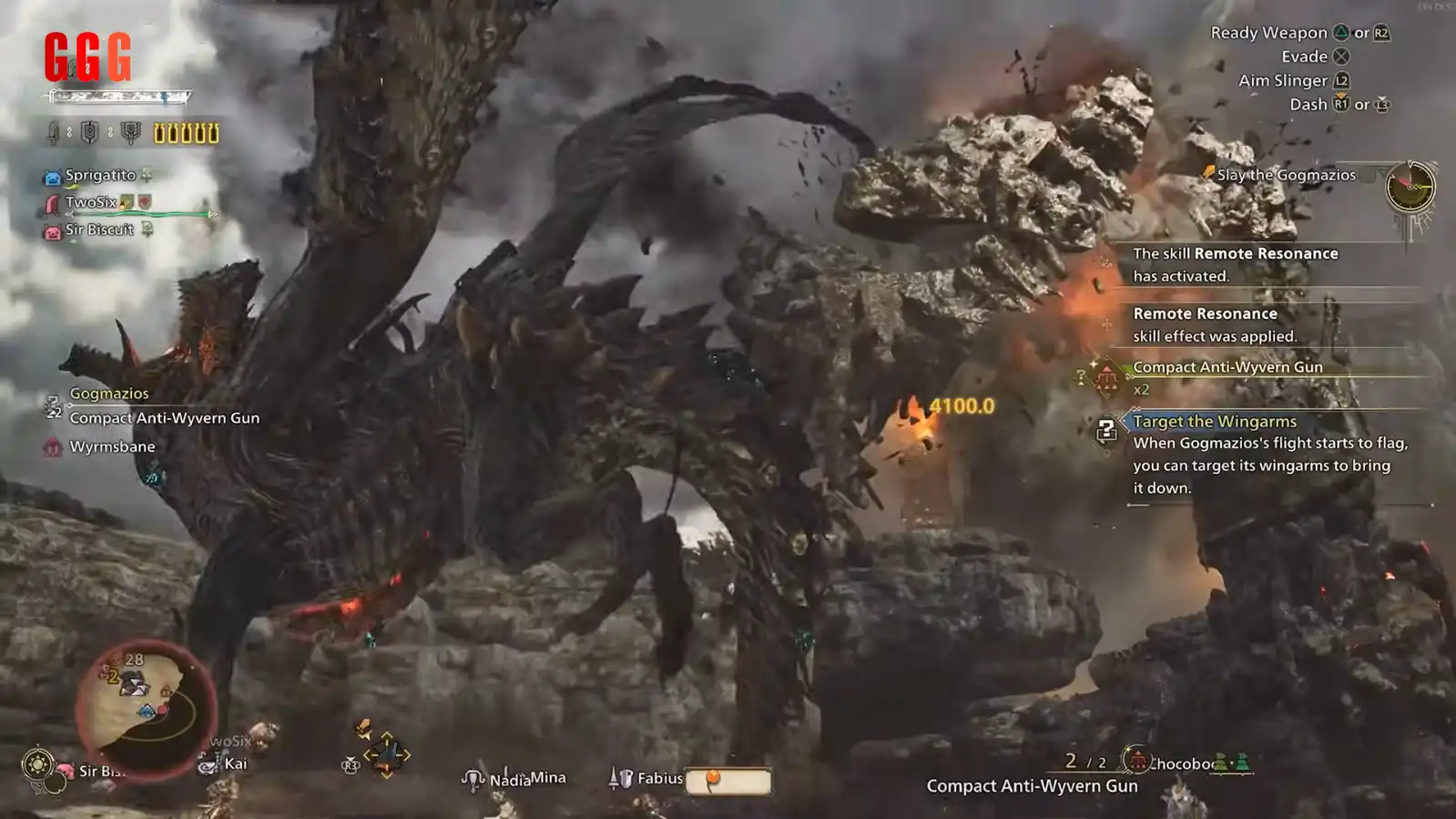Click the Compact Anti-Wyvern Gun pickup notification
This screenshot has width=1456, height=819.
[1227, 367]
